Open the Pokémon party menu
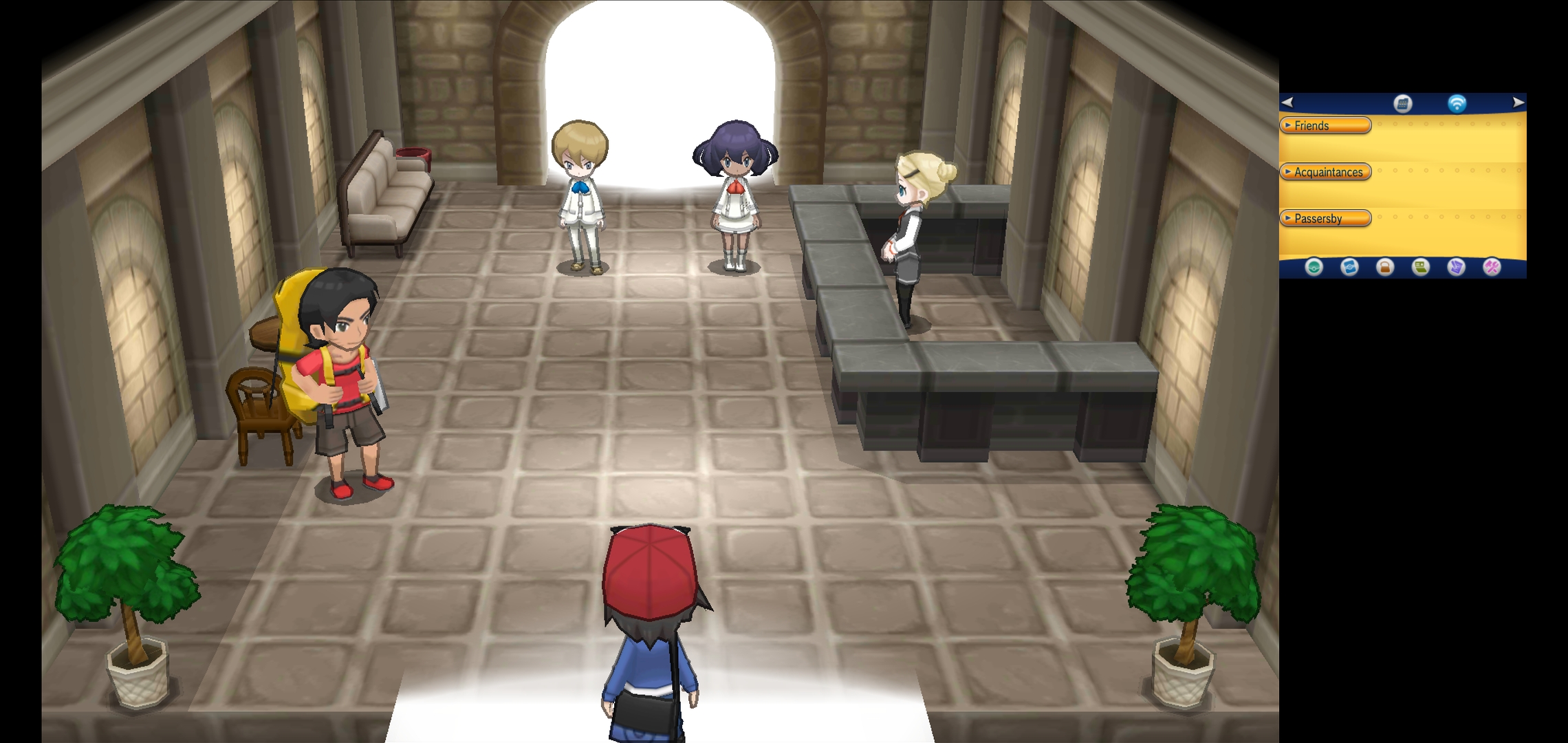Viewport: 1568px width, 743px height. [1314, 267]
